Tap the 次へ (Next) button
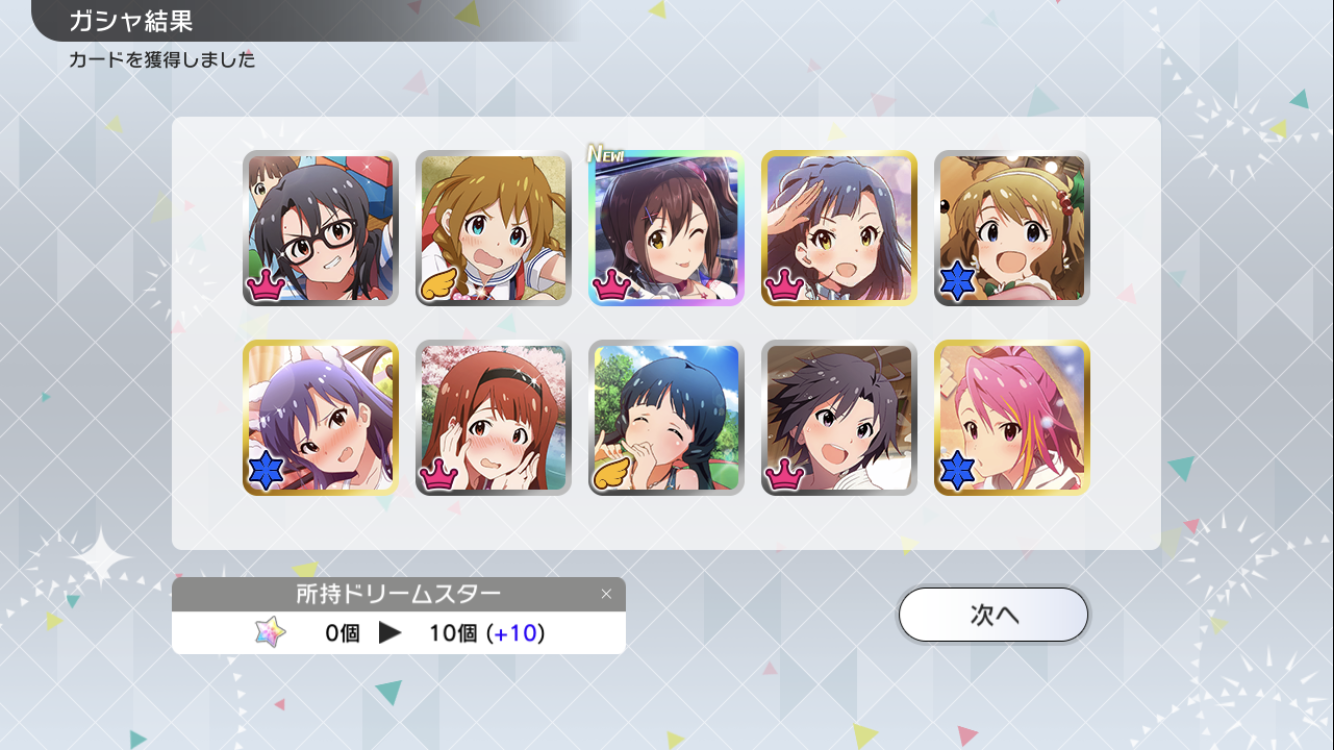This screenshot has height=750, width=1334. click(993, 614)
